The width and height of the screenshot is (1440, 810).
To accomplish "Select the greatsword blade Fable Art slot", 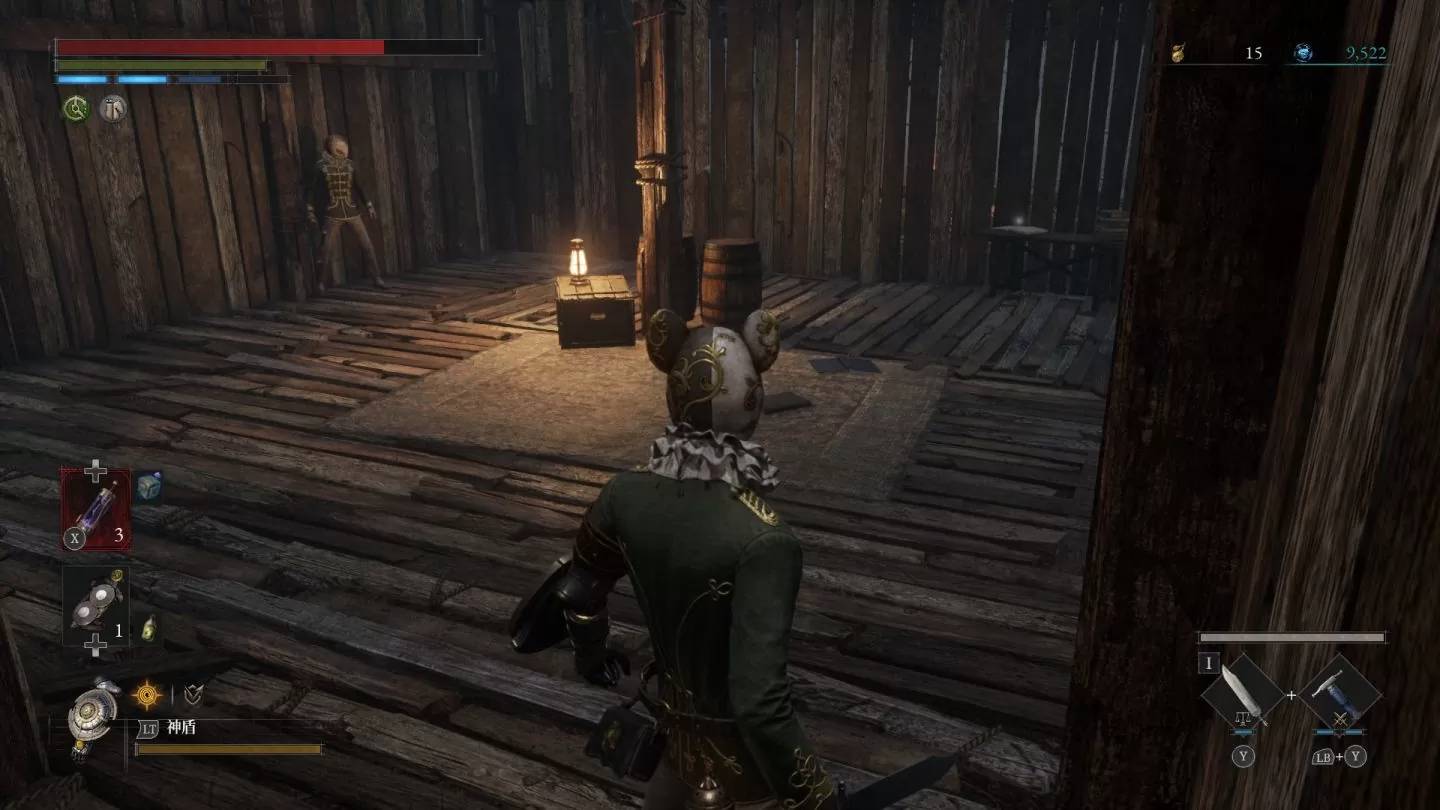I will [1243, 692].
